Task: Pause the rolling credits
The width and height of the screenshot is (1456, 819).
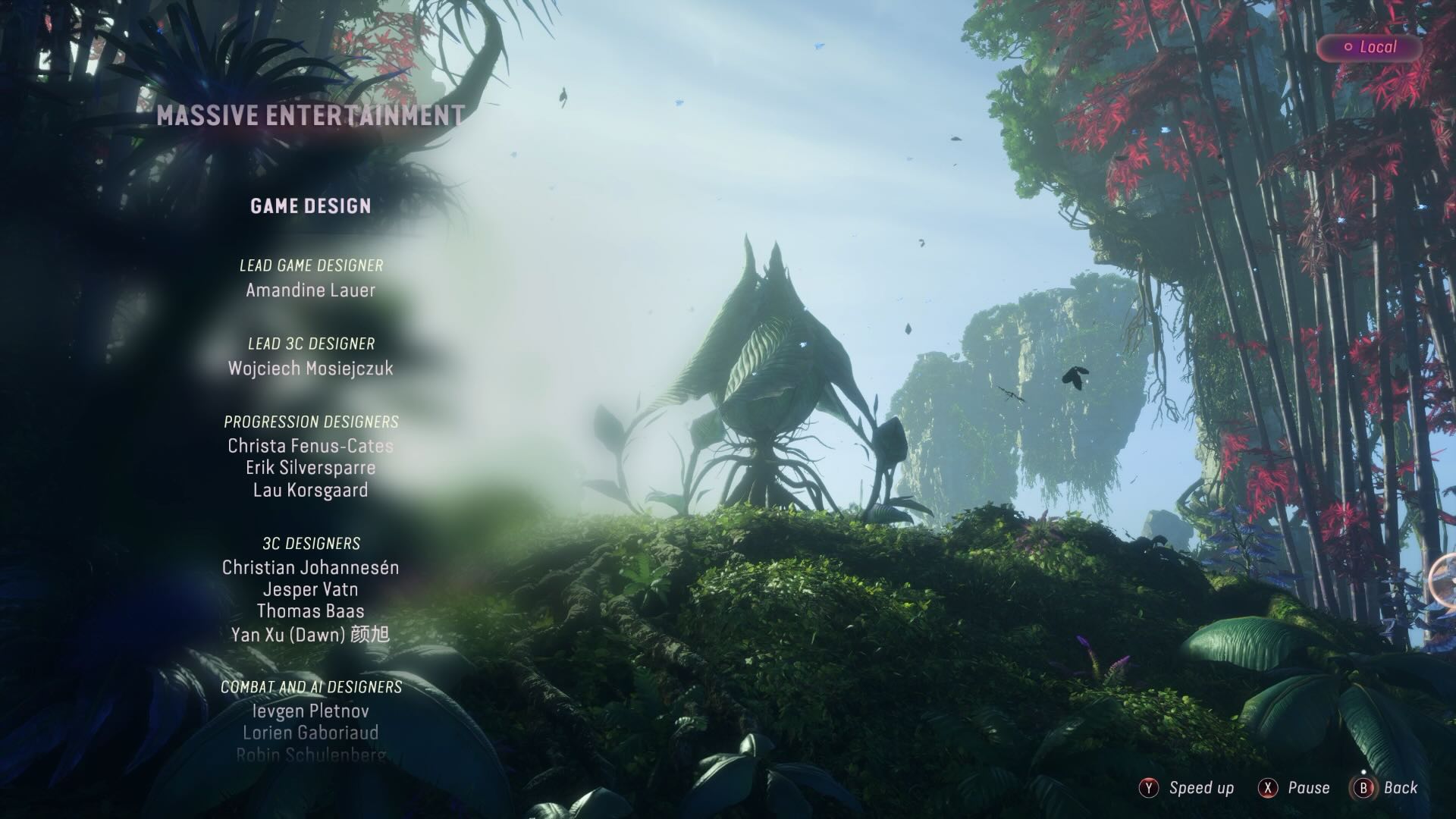Action: coord(1294,788)
